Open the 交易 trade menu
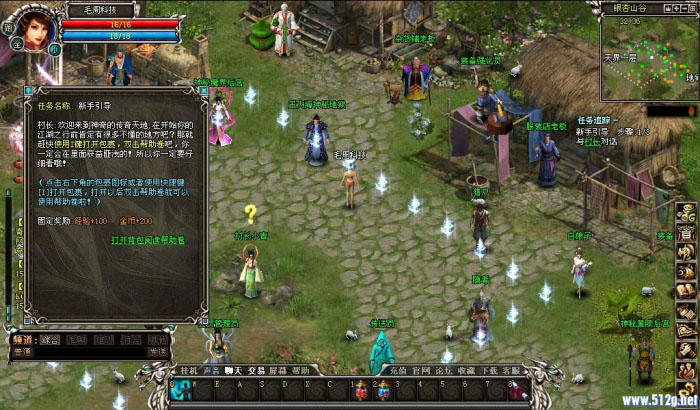The height and width of the screenshot is (410, 700). pos(258,370)
